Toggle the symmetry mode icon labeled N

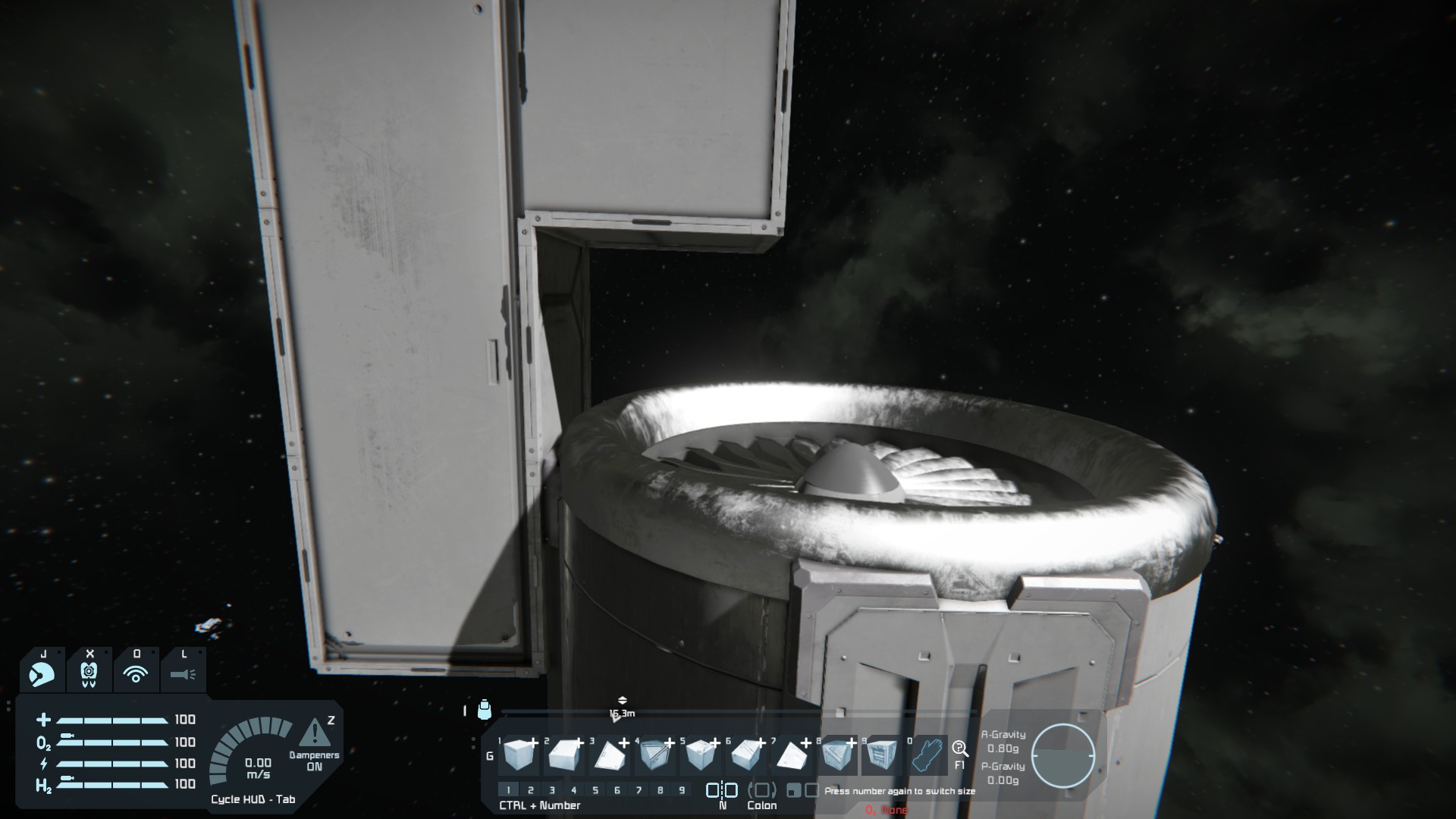coord(722,790)
